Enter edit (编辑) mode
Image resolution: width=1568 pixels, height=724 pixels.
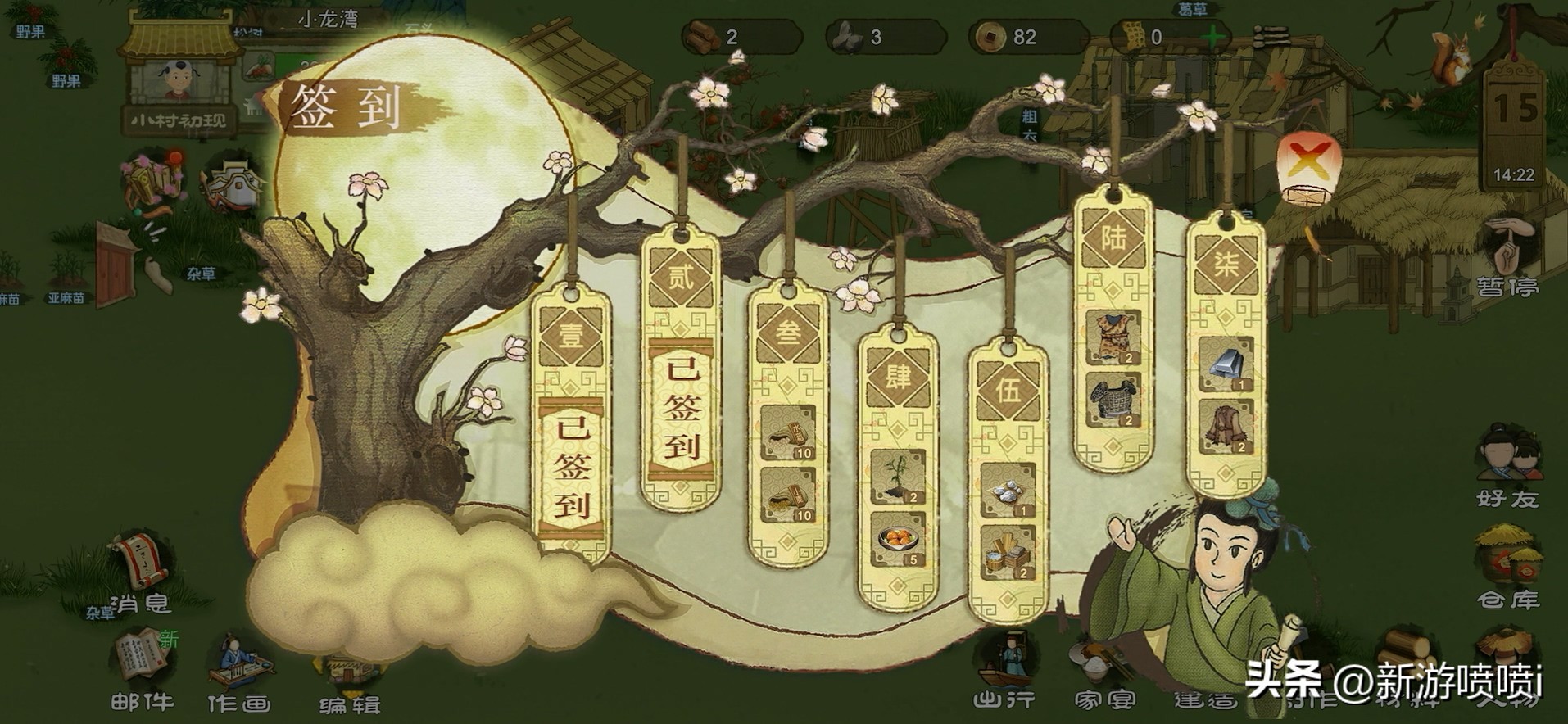tap(350, 680)
